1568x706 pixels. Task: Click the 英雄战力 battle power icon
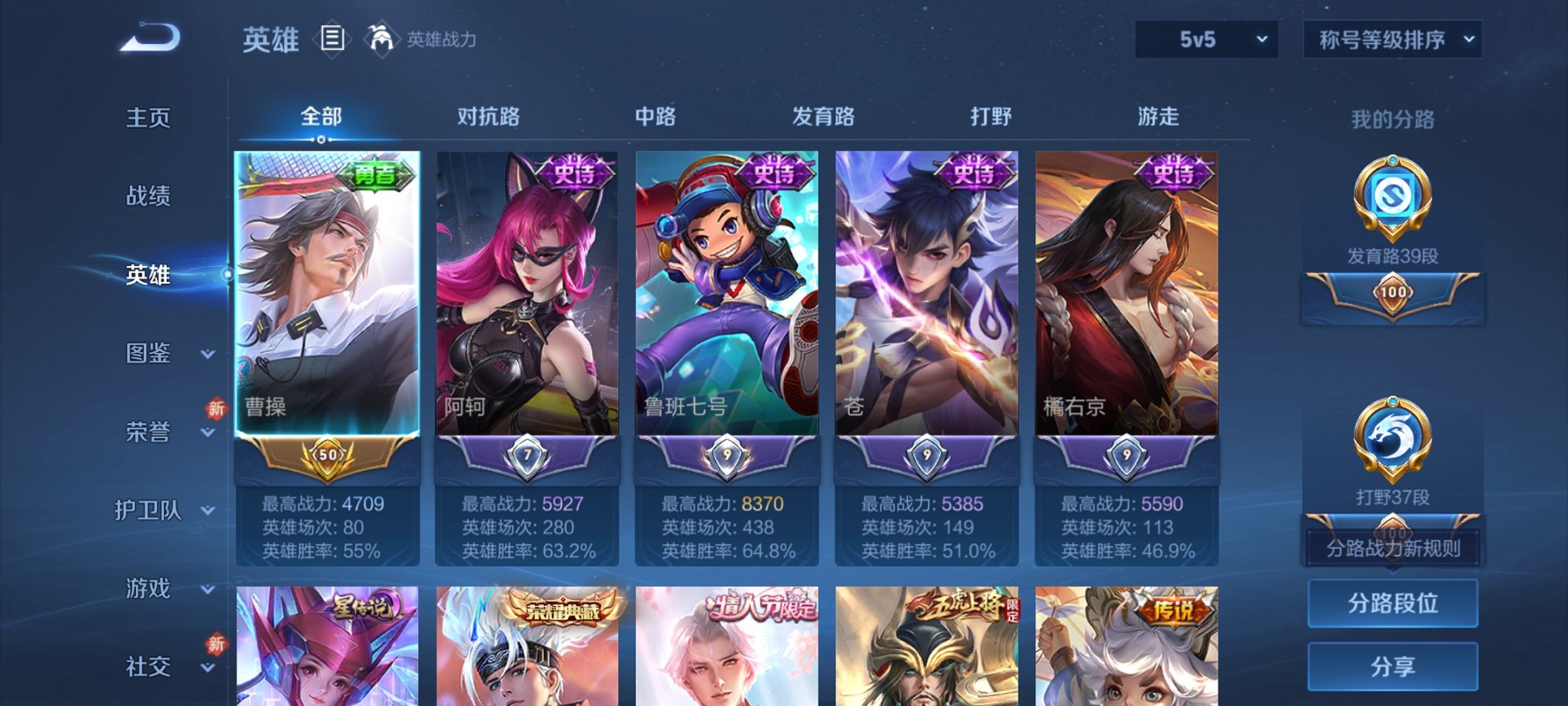[381, 37]
